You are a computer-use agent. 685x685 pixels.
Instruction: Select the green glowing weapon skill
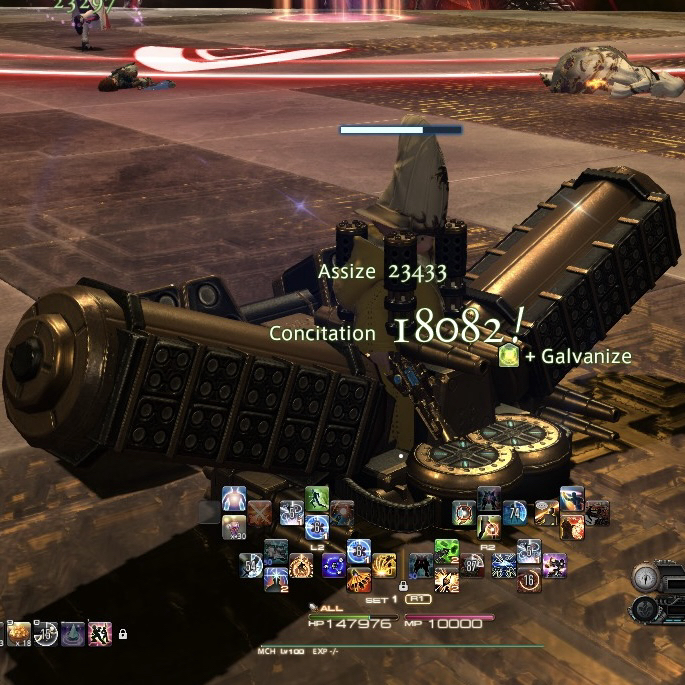[447, 551]
